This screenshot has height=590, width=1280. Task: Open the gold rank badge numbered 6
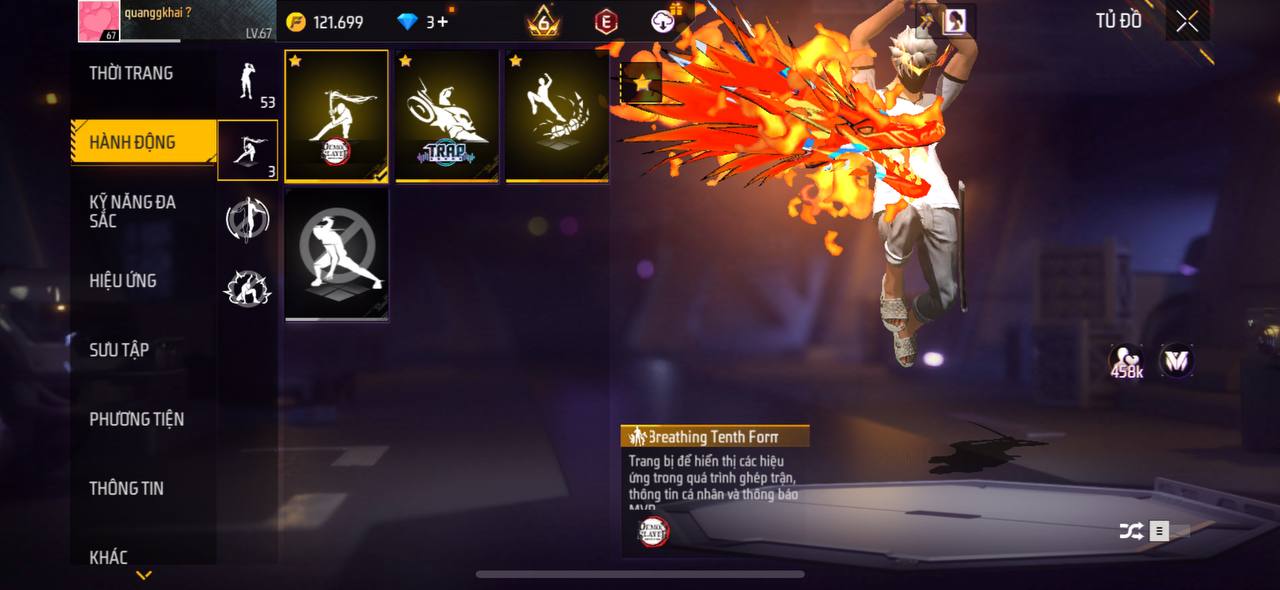click(543, 21)
